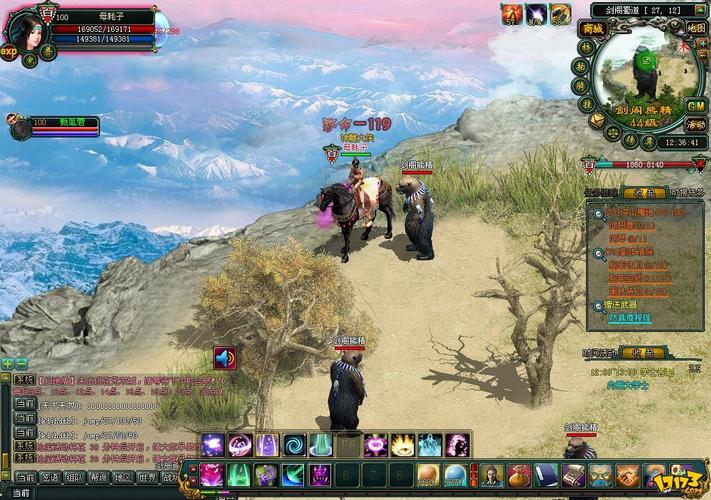
Task: Open the blue book icon in the bottom bar
Action: (545, 475)
